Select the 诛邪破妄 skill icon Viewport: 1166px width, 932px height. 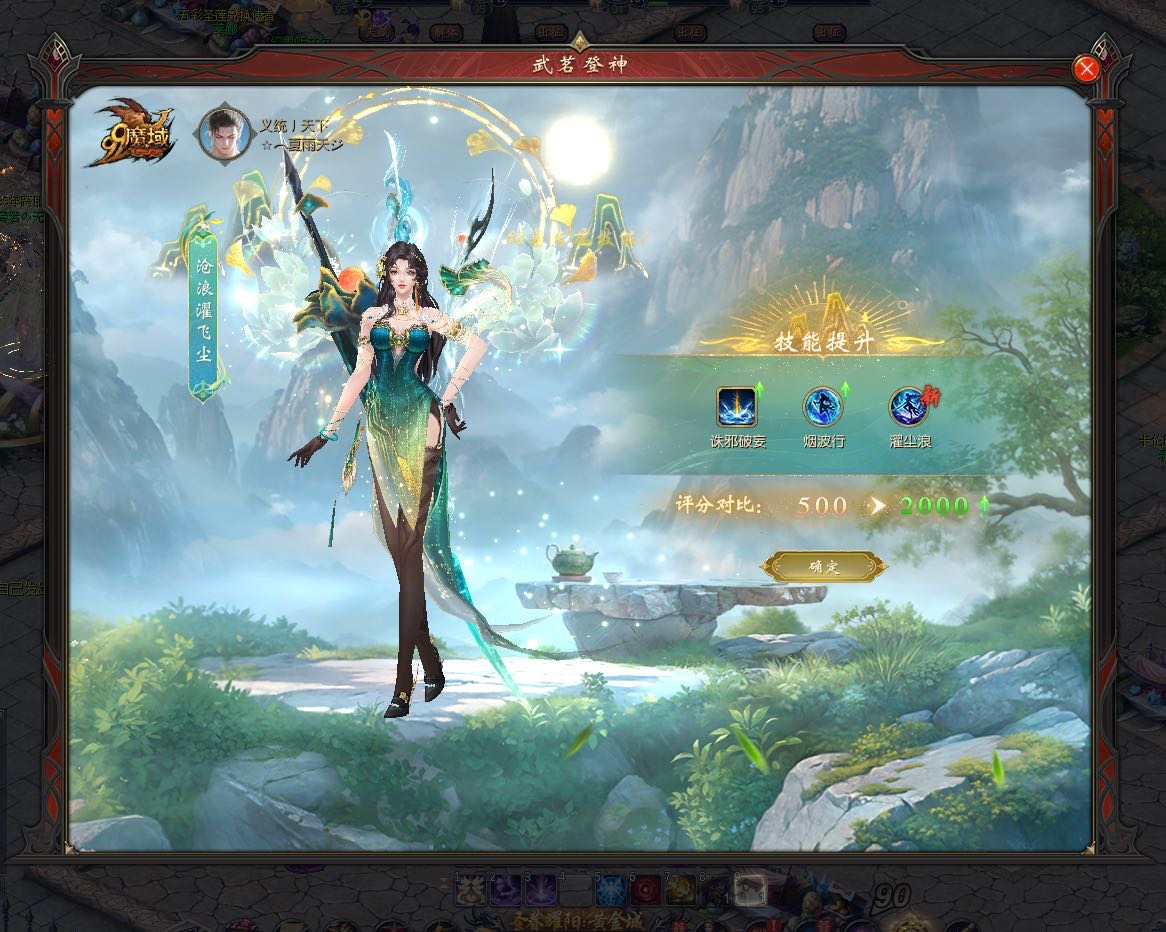click(x=737, y=407)
